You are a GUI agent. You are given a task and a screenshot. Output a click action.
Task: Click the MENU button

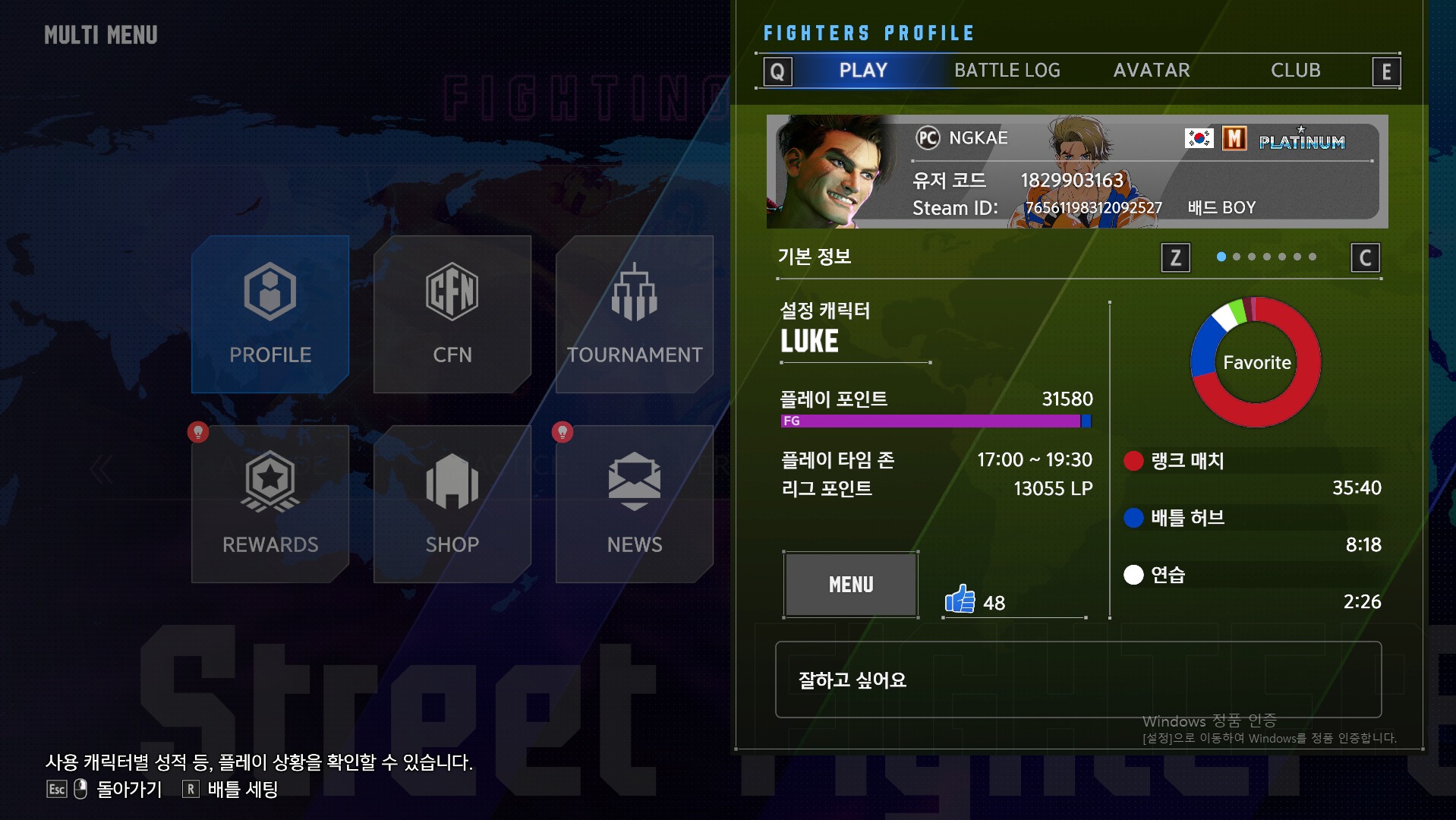point(849,584)
